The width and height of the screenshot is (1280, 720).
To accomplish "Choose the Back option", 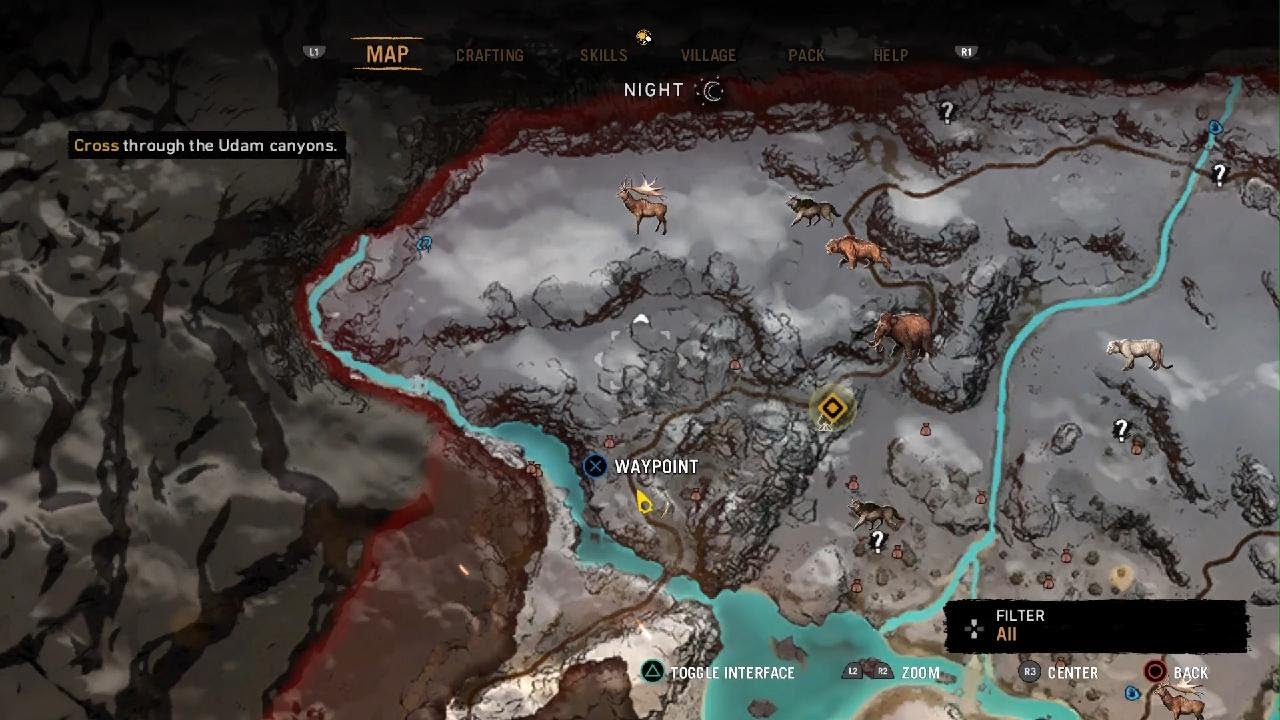I will (1178, 673).
